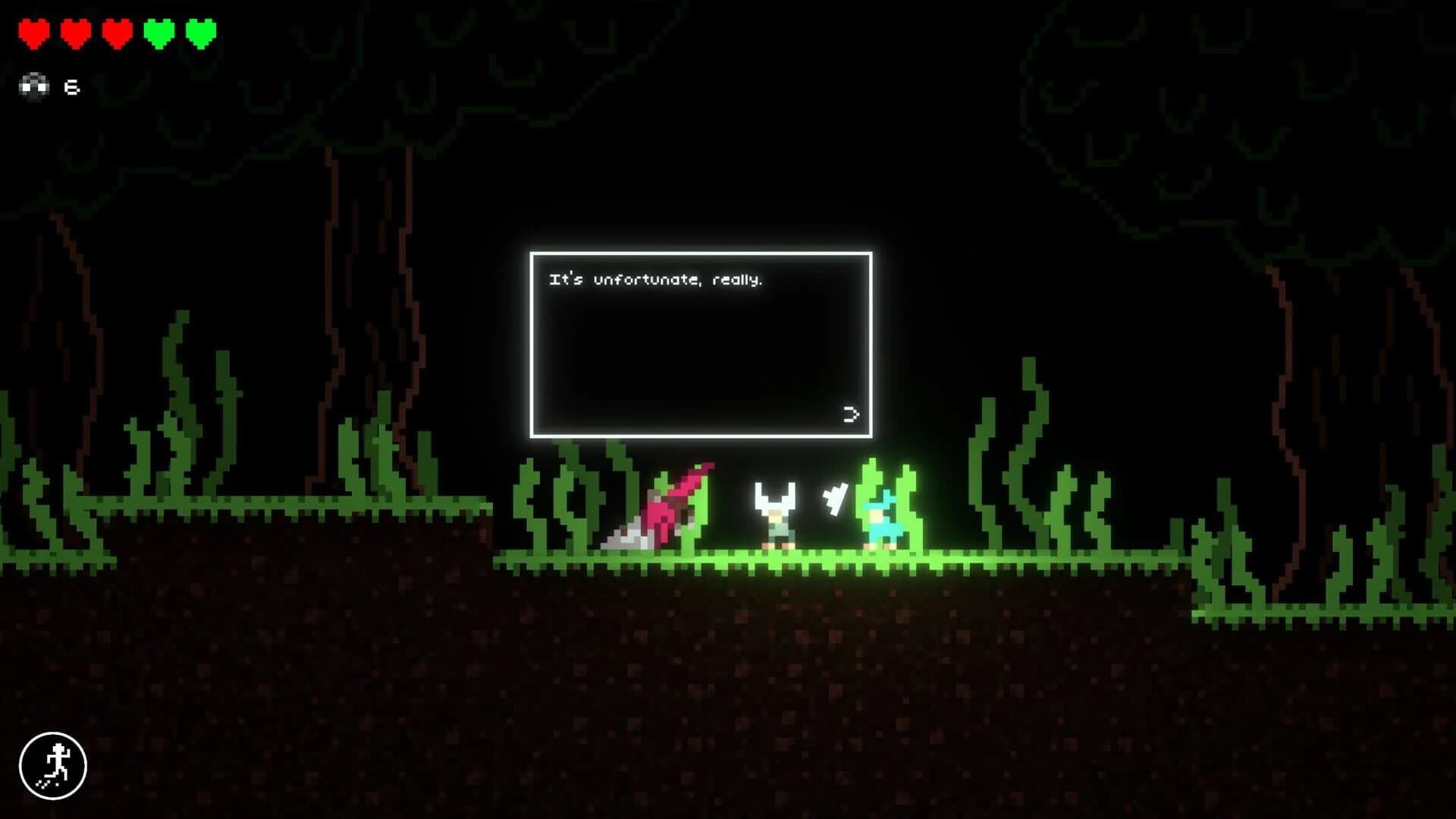The width and height of the screenshot is (1456, 819).
Task: Click the second red heart icon
Action: [x=76, y=33]
